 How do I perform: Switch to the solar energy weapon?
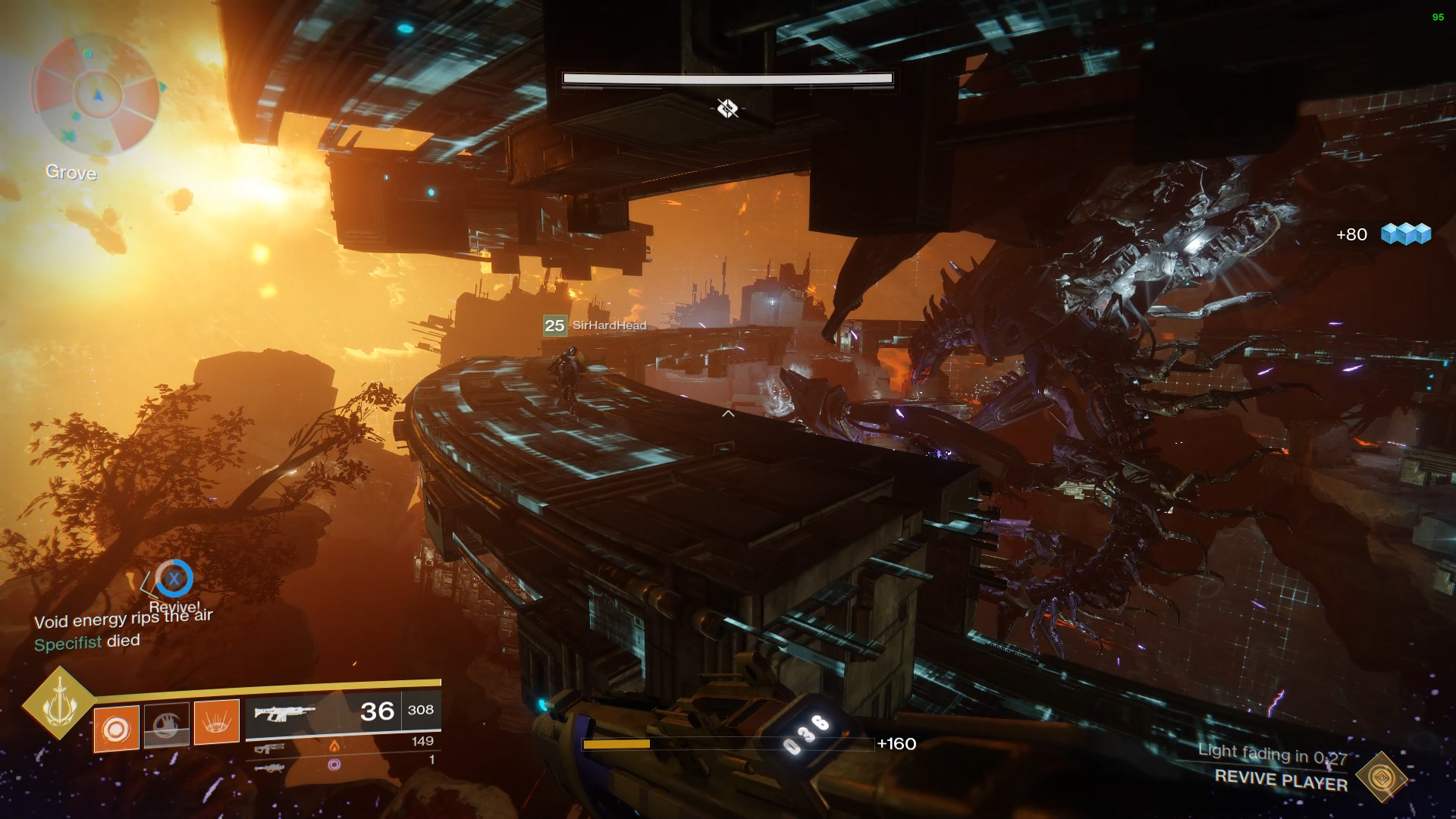coord(270,748)
